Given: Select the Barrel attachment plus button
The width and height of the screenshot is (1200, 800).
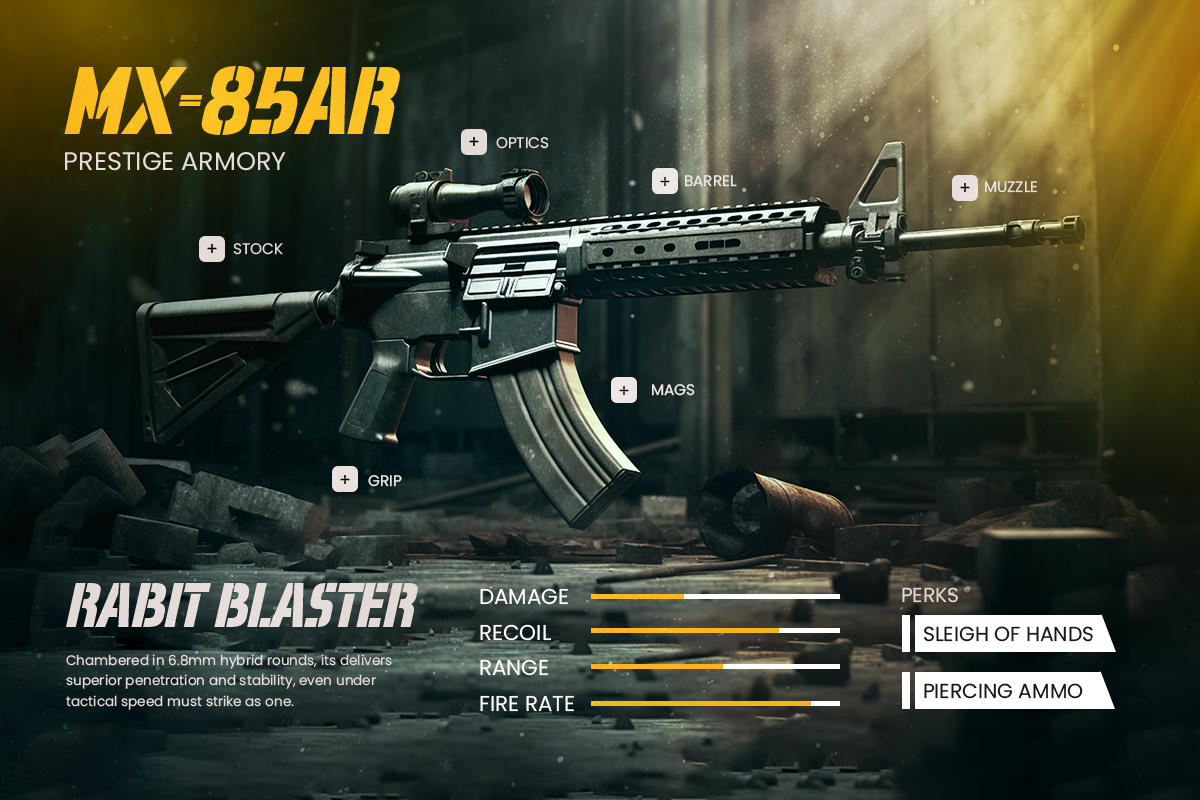Looking at the screenshot, I should [x=665, y=181].
